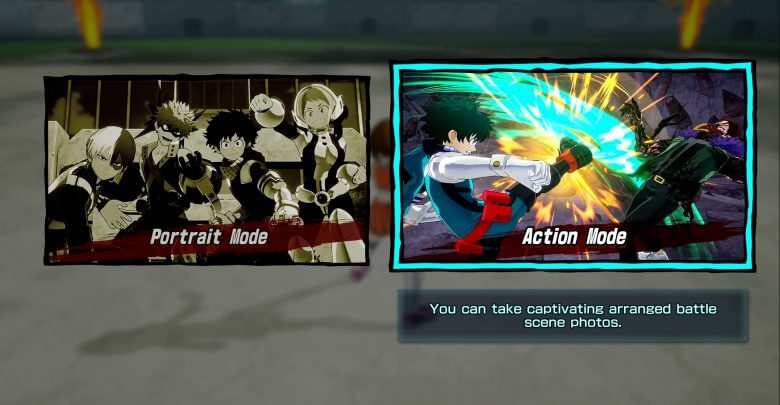Choose the Action Mode option
Image resolution: width=780 pixels, height=405 pixels.
click(x=572, y=166)
